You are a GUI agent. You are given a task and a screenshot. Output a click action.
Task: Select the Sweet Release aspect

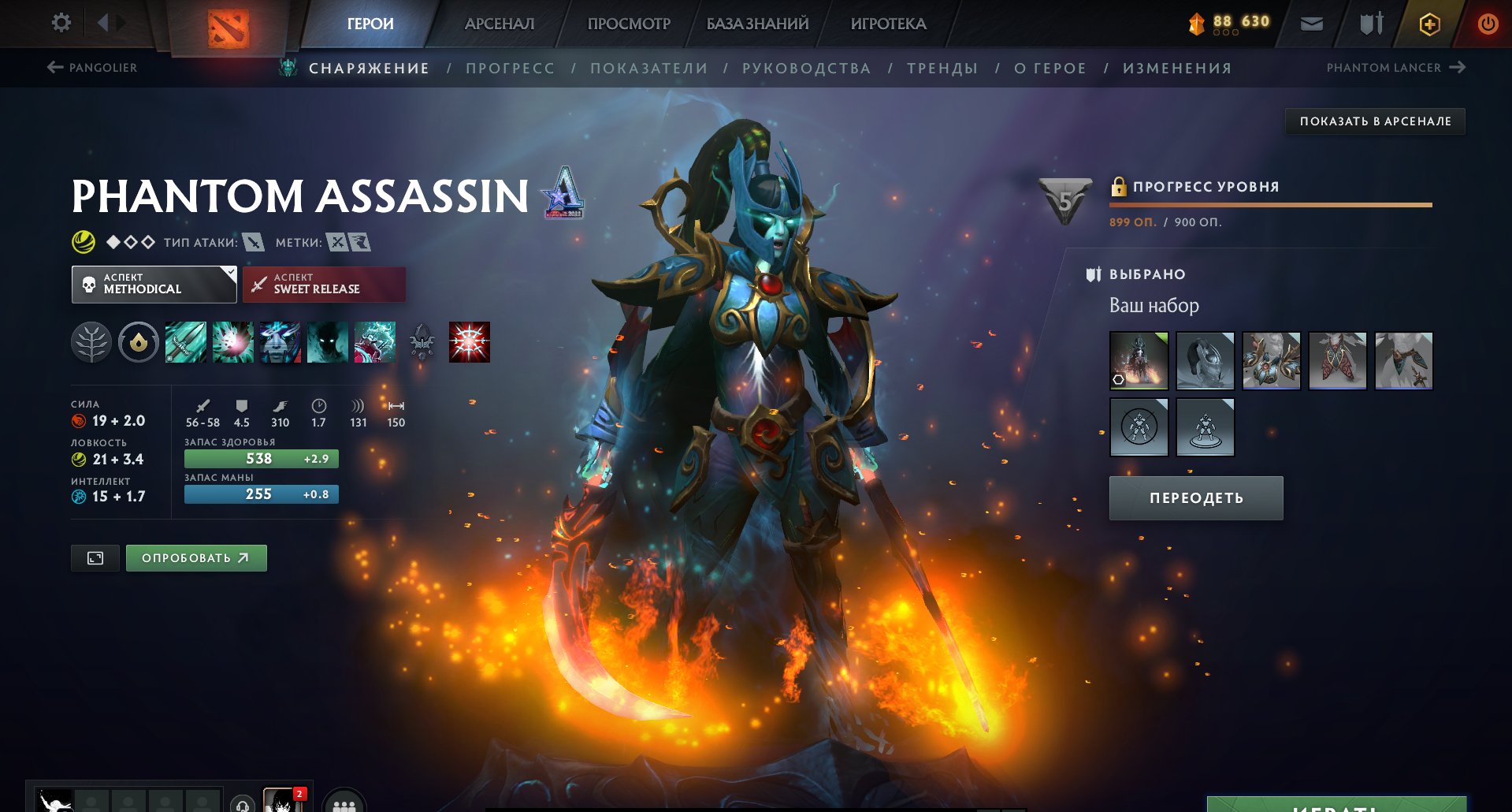pyautogui.click(x=324, y=284)
